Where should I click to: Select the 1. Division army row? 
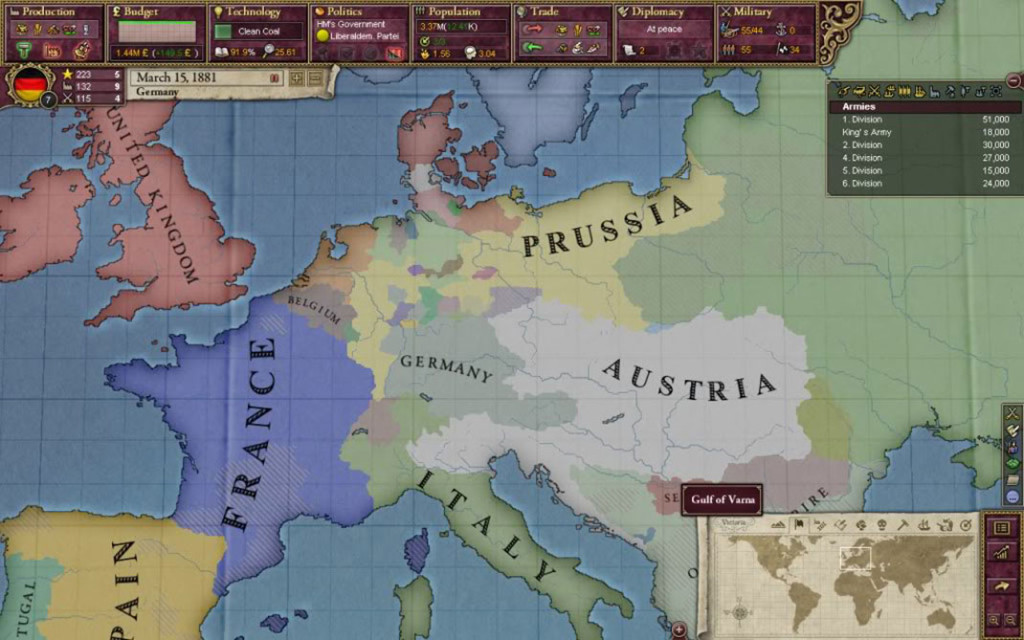(x=918, y=119)
